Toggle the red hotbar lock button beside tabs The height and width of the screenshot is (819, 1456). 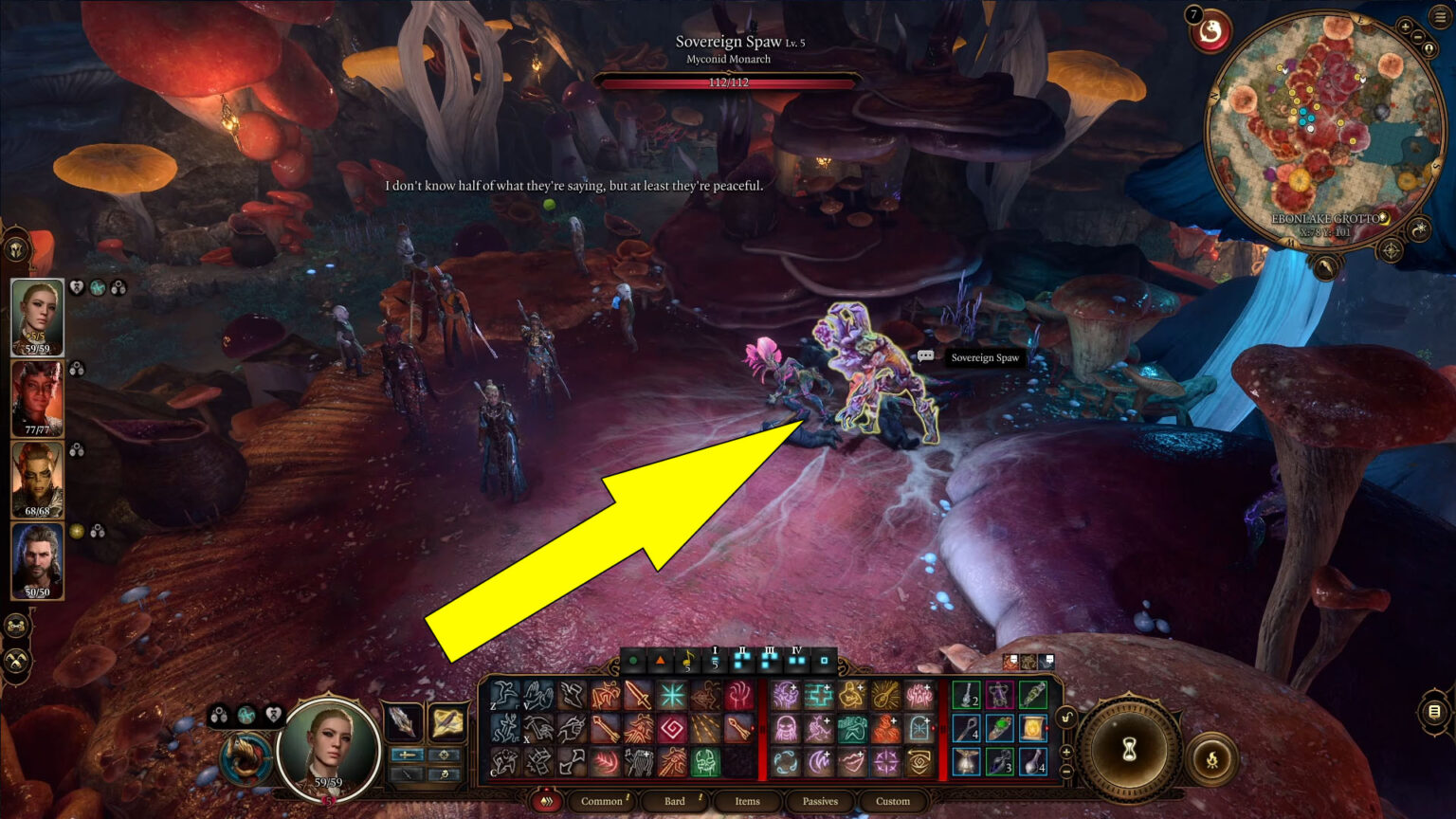tap(545, 801)
